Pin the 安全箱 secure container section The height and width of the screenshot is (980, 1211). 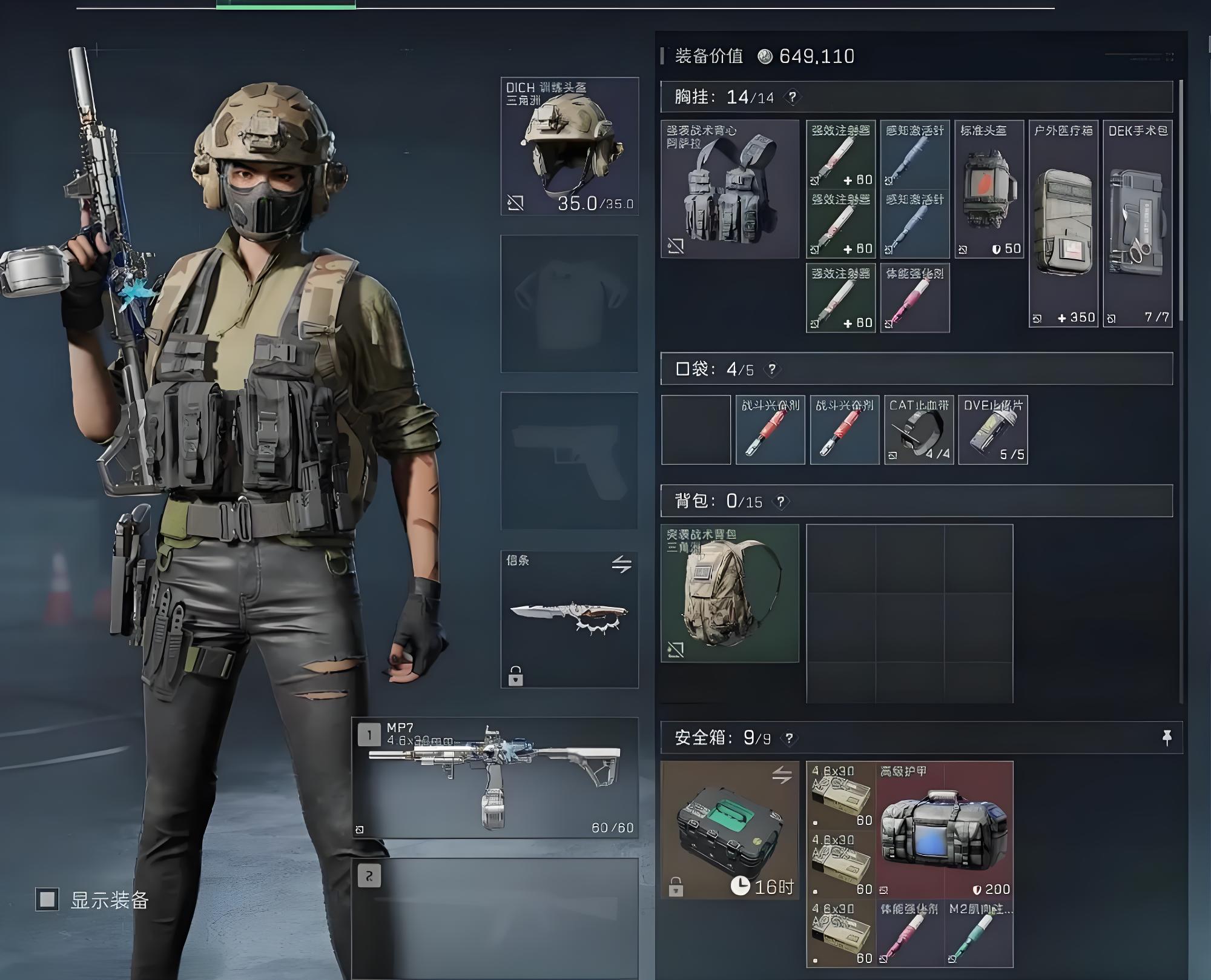coord(1167,737)
